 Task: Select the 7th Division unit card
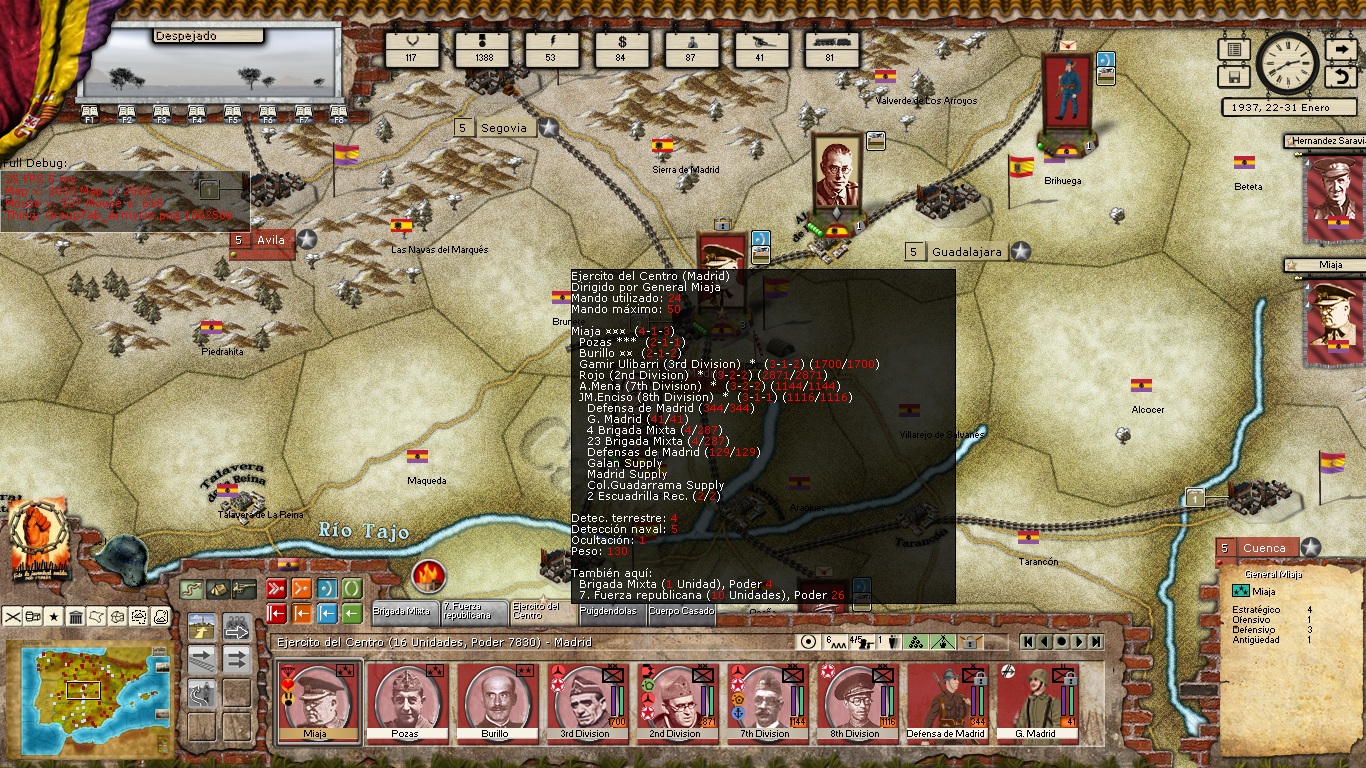[765, 701]
